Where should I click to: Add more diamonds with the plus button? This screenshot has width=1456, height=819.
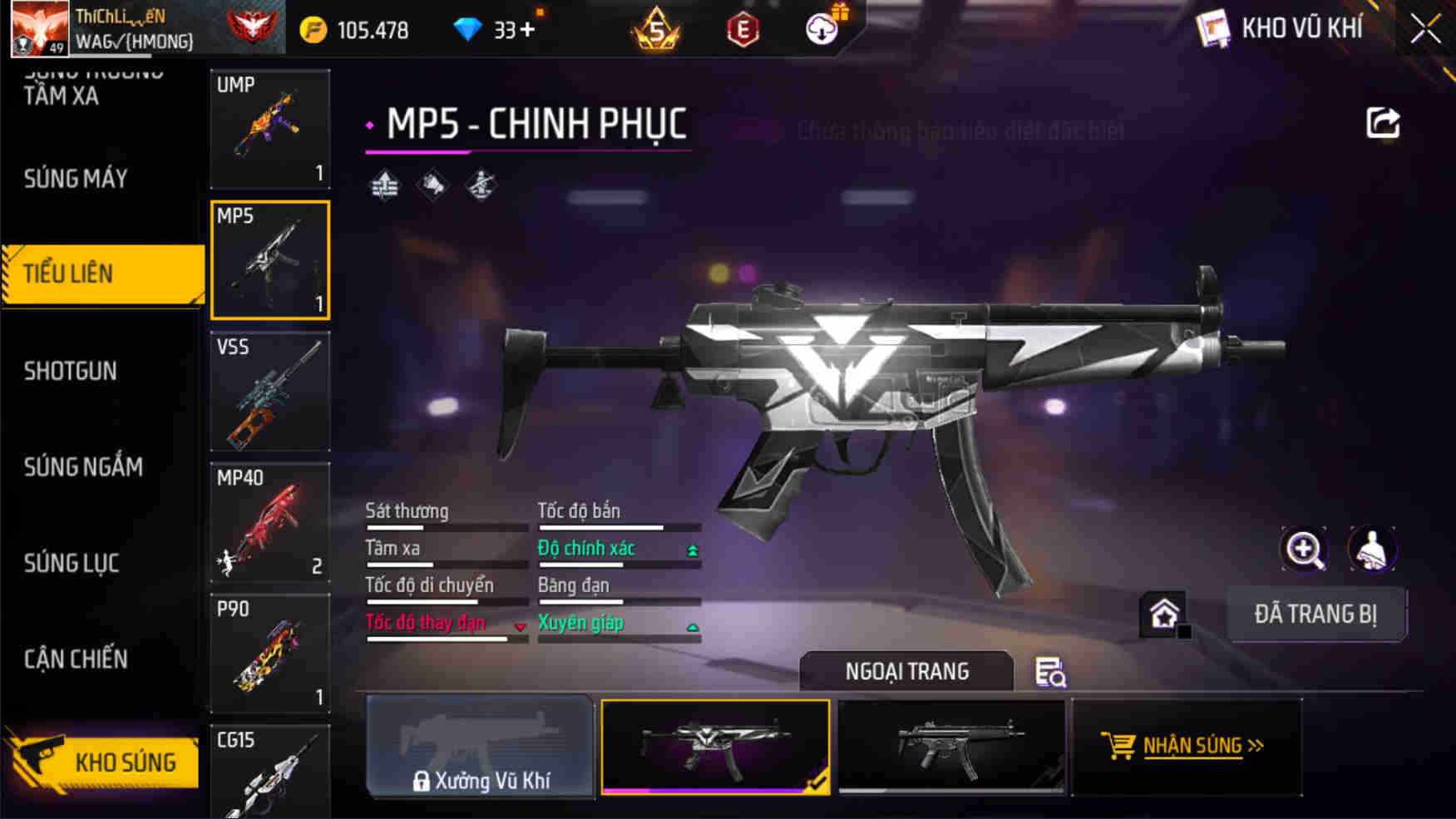coord(527,31)
